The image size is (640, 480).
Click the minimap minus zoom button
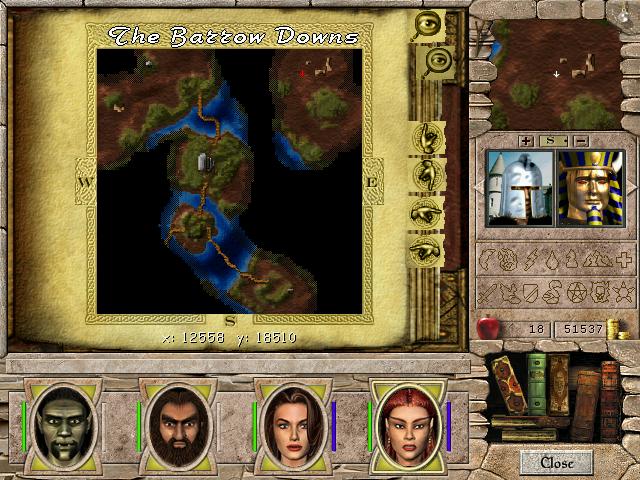click(x=581, y=140)
